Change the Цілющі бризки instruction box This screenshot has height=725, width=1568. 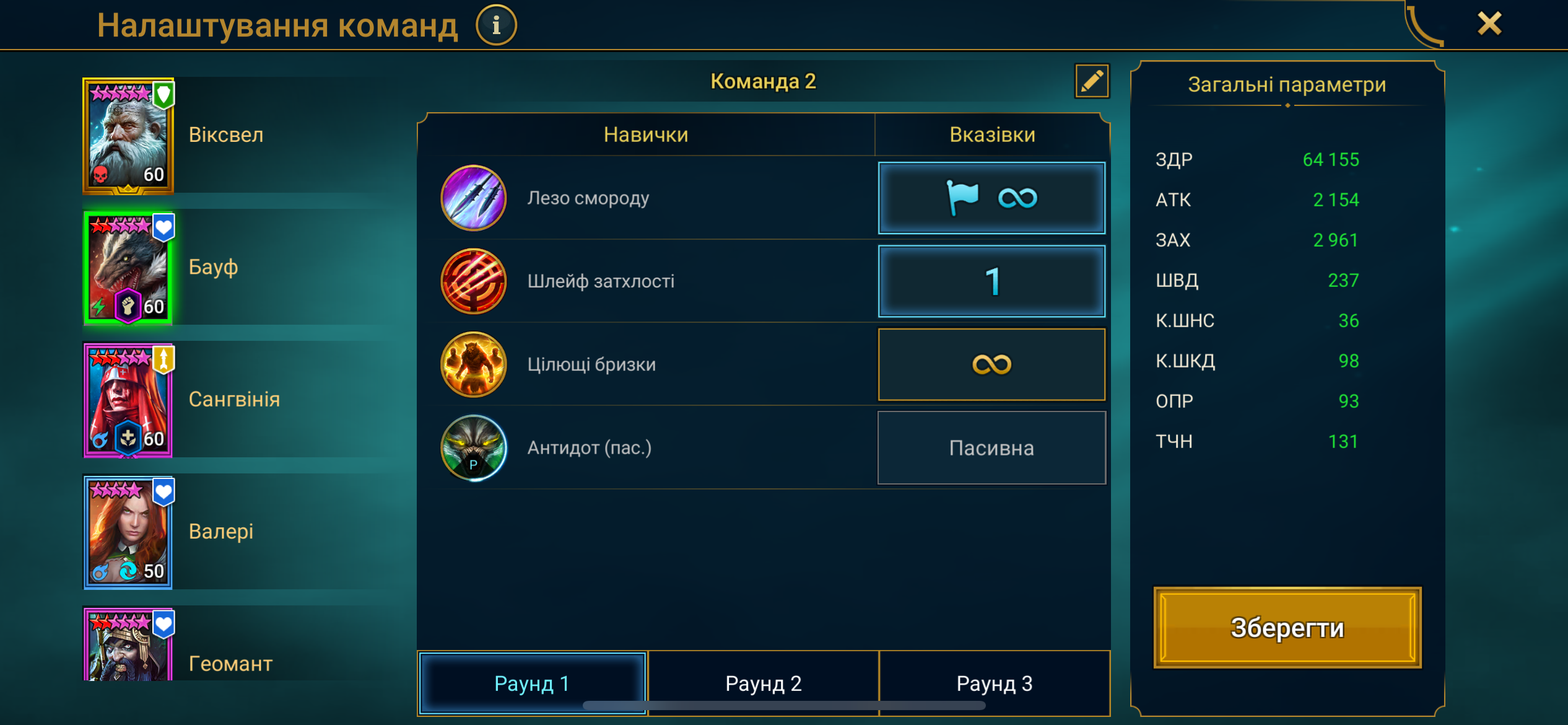point(991,364)
